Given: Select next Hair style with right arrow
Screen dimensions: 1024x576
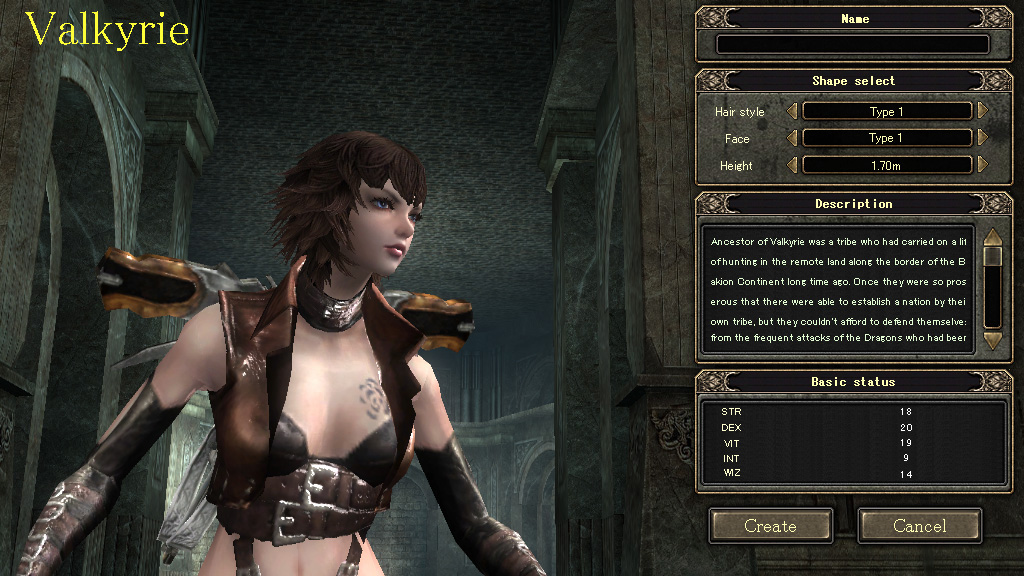Looking at the screenshot, I should click(x=982, y=112).
